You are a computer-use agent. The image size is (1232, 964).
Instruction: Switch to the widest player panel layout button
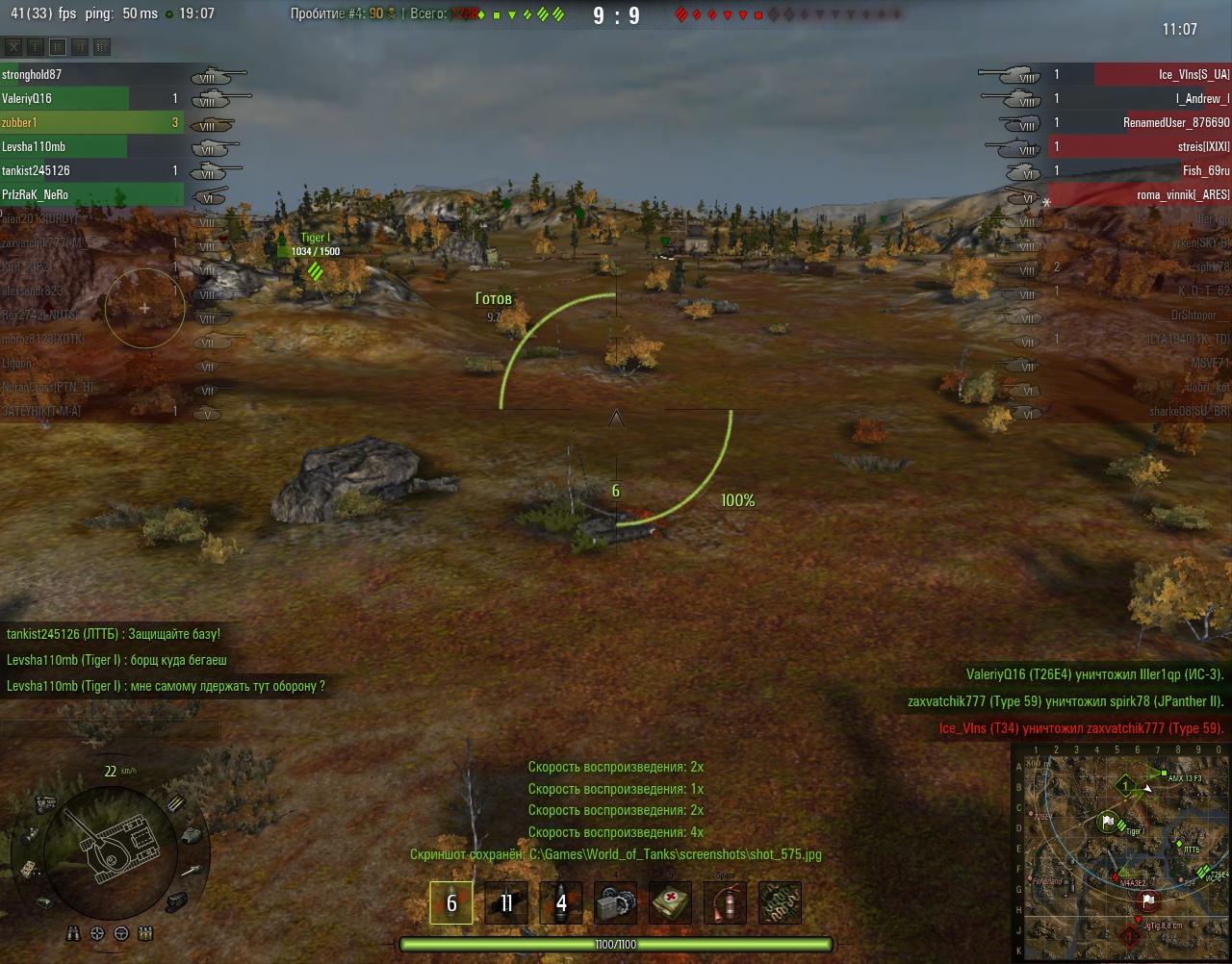click(x=102, y=47)
